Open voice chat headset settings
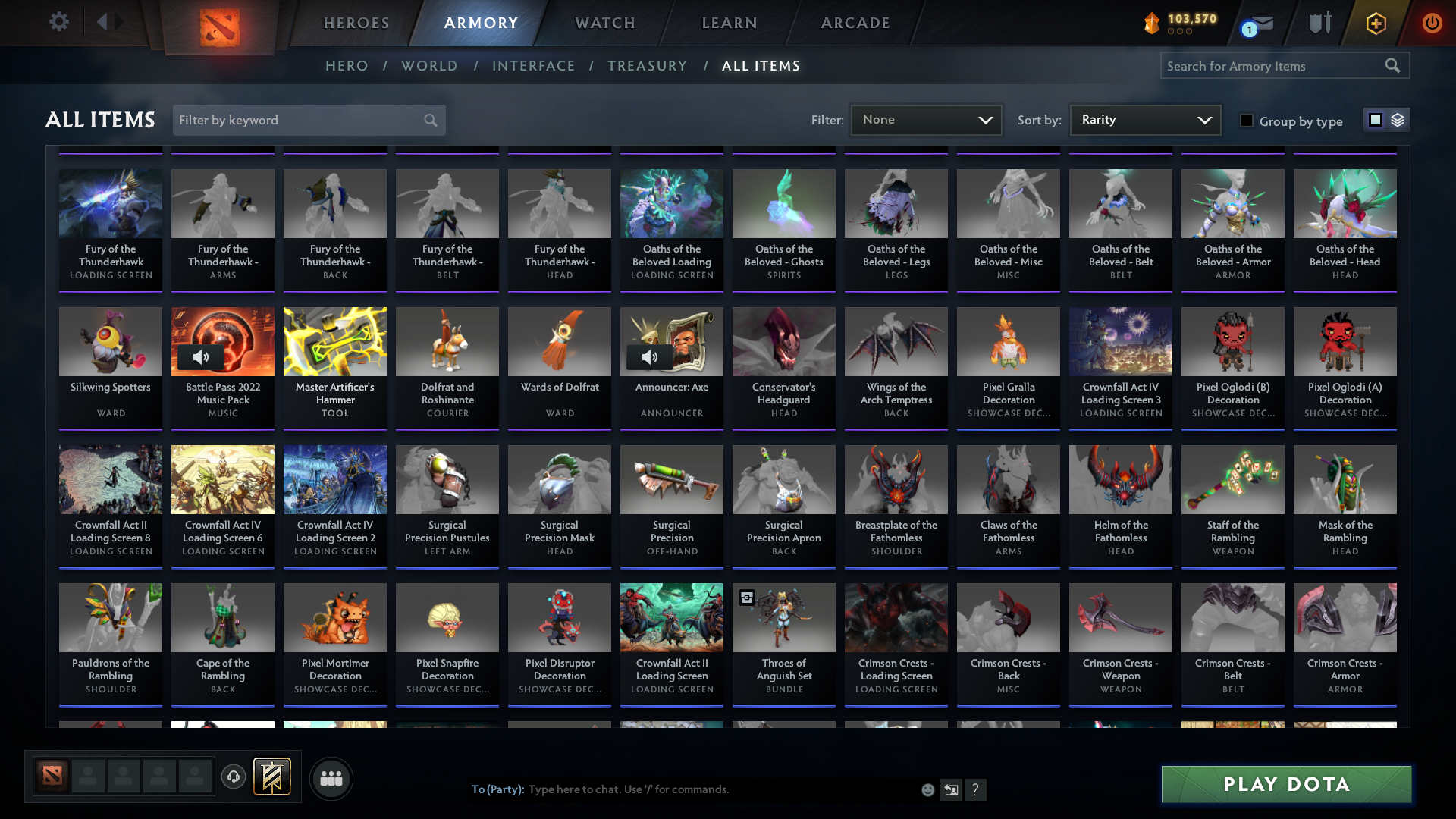Screen dimensions: 1456x819 tap(233, 777)
